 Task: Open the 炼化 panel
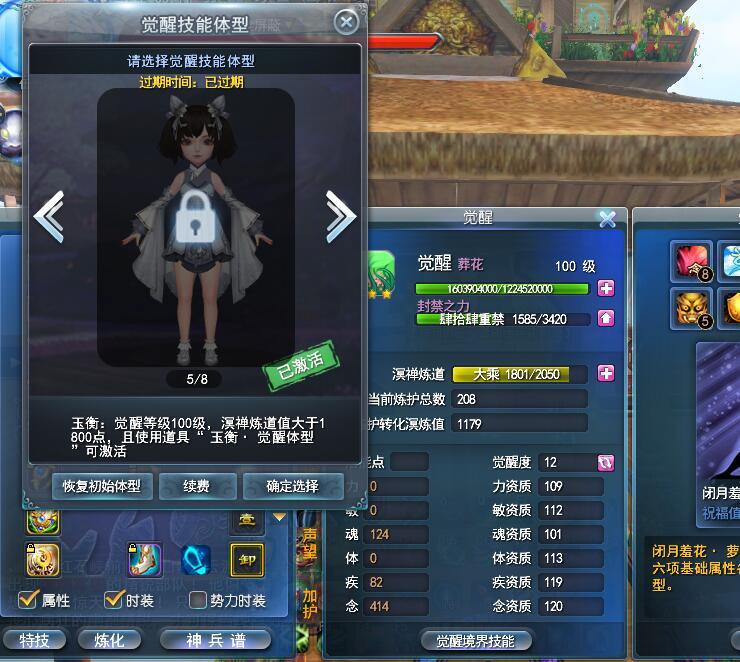[x=110, y=640]
